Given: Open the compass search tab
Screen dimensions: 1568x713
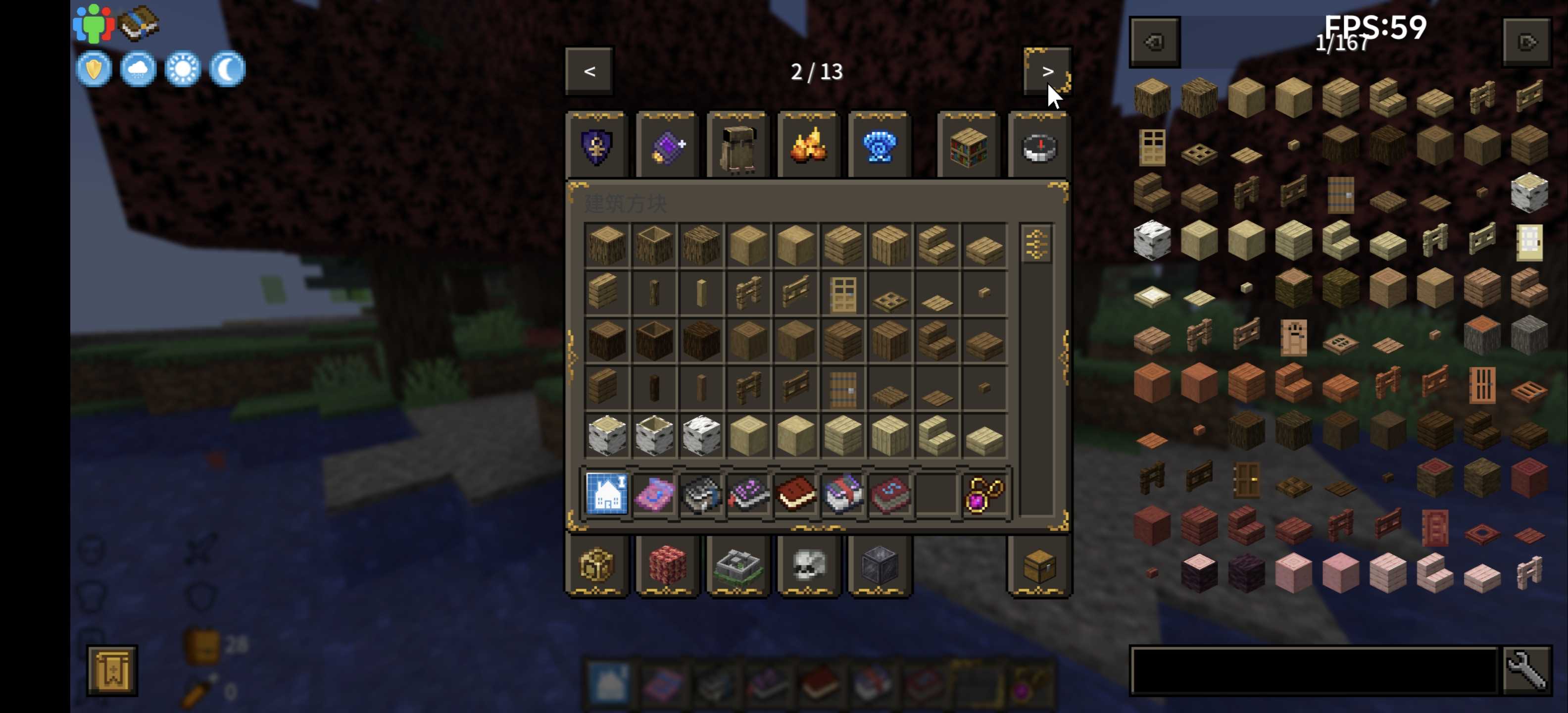Looking at the screenshot, I should (1039, 147).
